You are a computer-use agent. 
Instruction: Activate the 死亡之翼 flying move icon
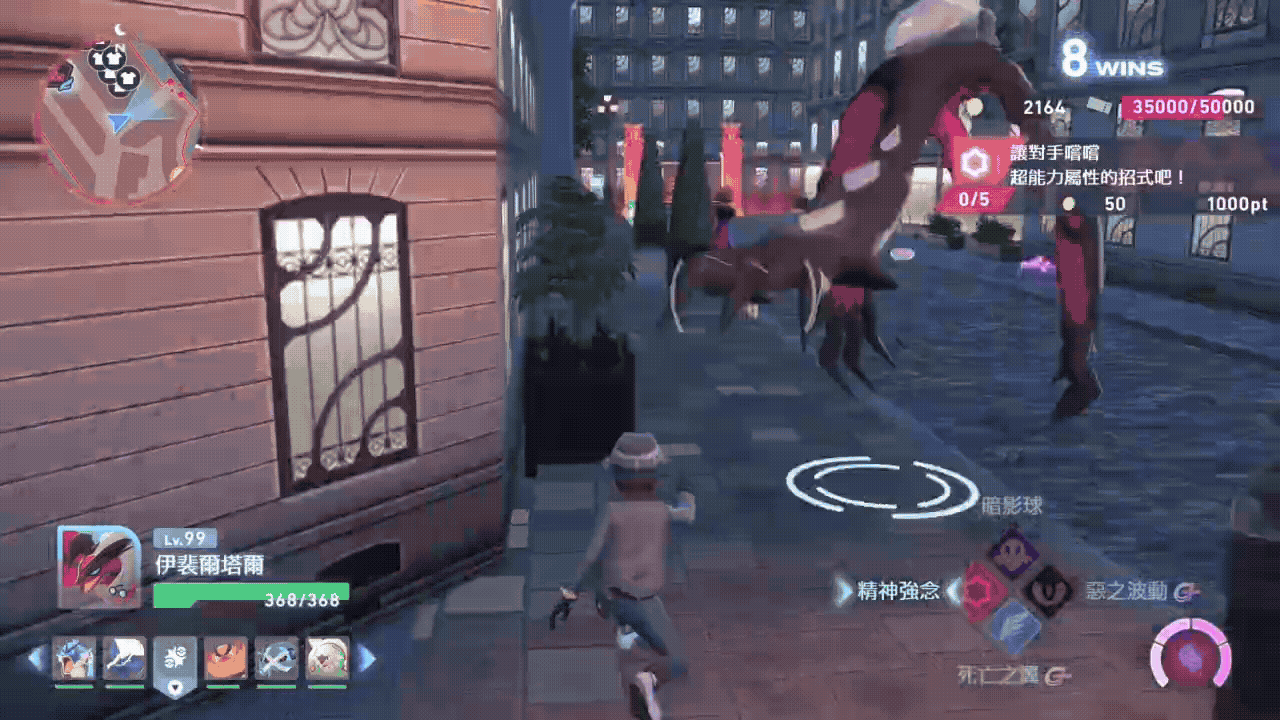pos(1011,626)
